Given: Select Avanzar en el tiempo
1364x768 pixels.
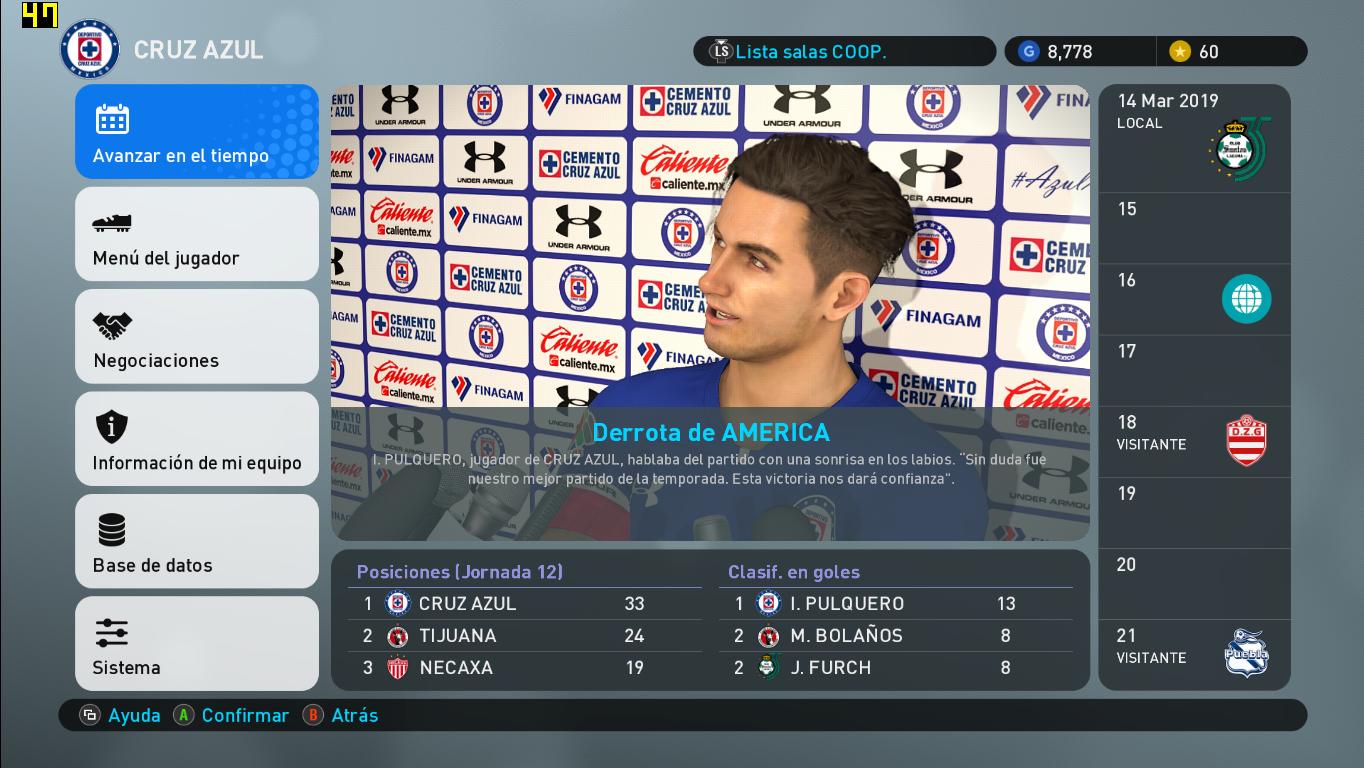Looking at the screenshot, I should [x=197, y=132].
